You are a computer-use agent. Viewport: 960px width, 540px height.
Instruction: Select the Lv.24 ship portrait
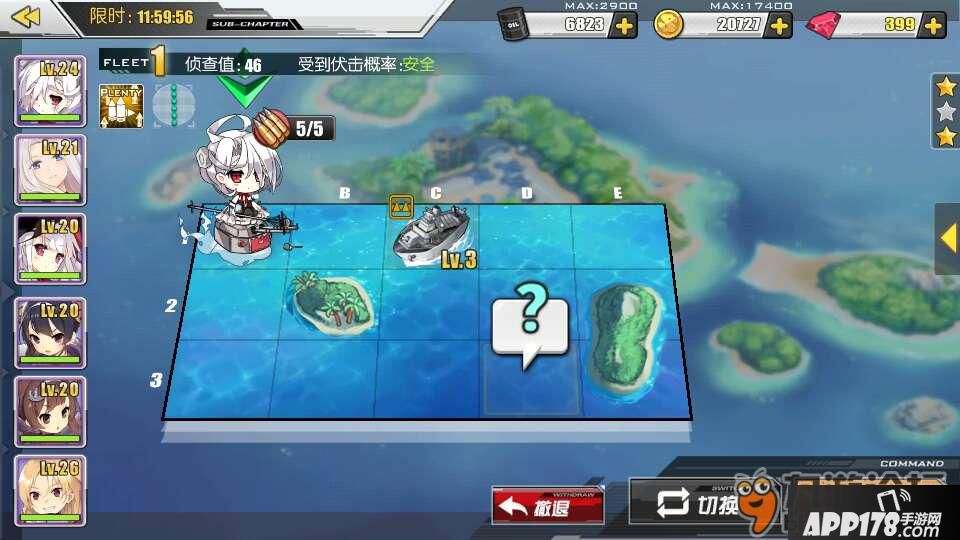point(50,91)
